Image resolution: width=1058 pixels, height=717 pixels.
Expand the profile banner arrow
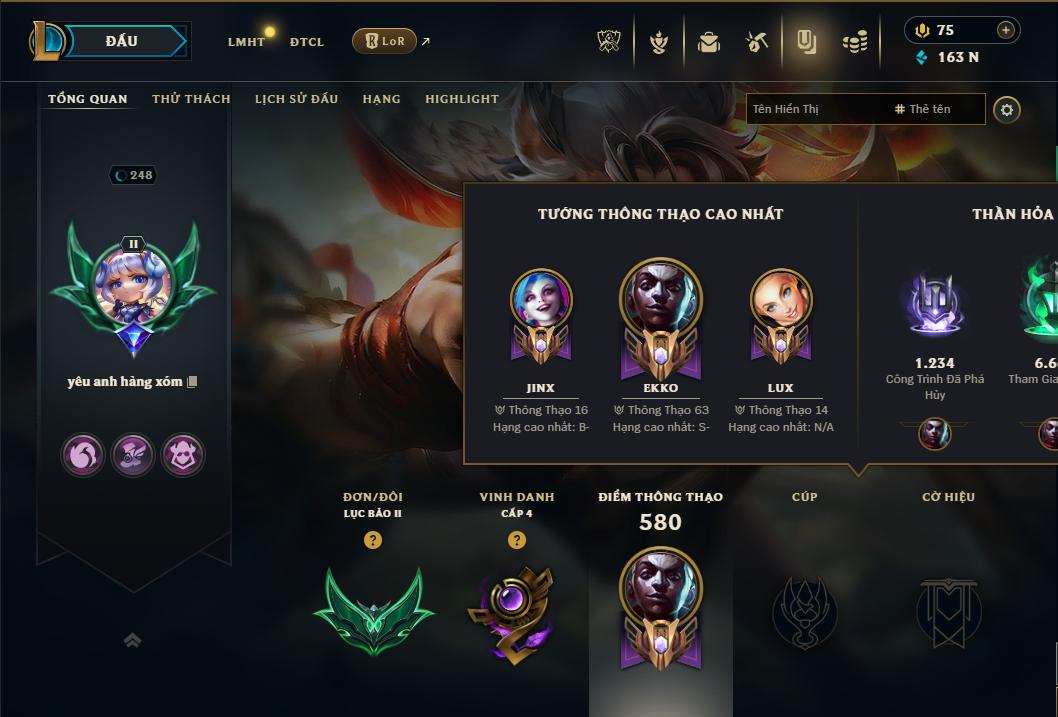click(x=132, y=640)
